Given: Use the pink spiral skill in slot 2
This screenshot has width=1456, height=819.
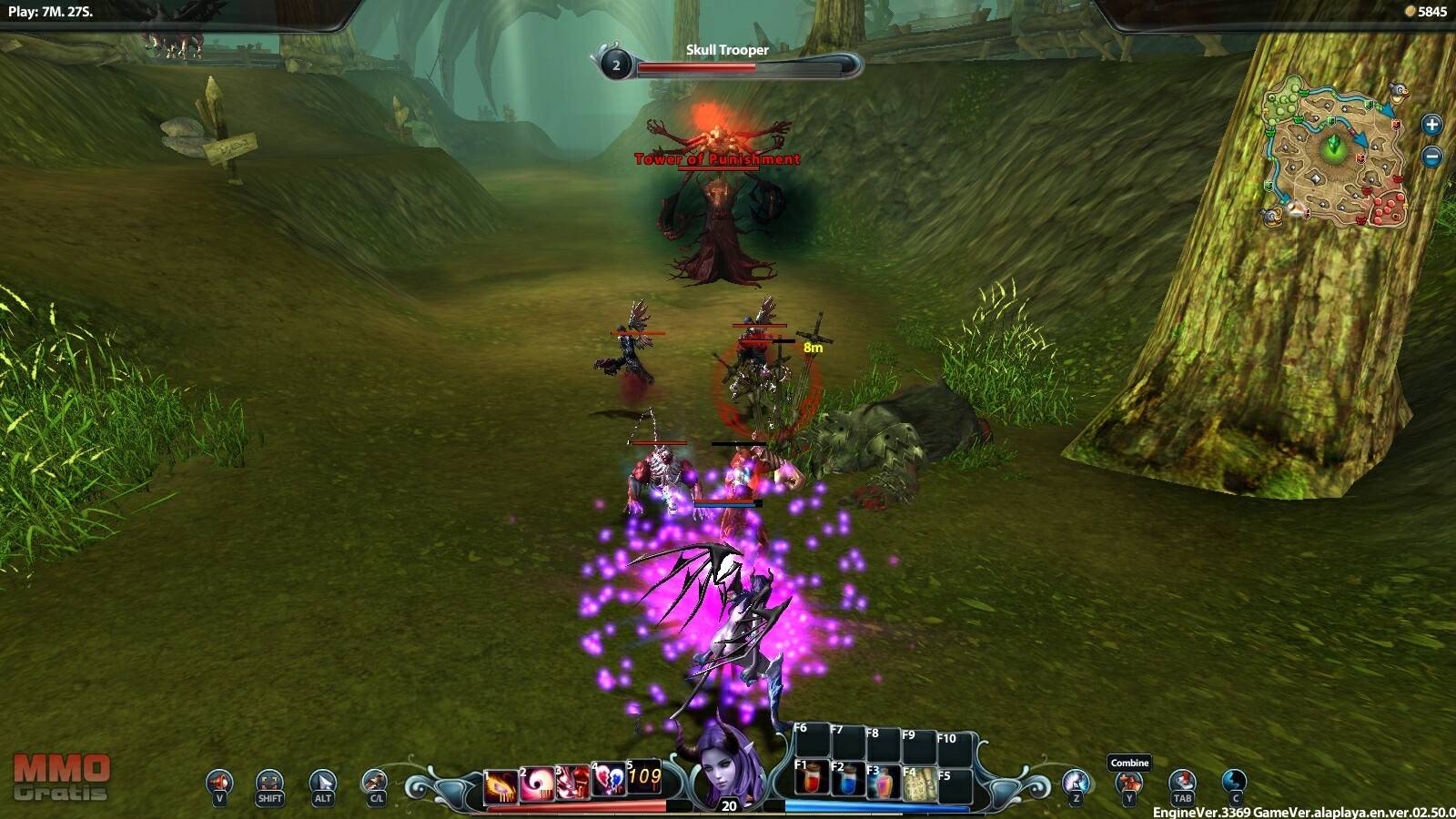Looking at the screenshot, I should click(537, 784).
